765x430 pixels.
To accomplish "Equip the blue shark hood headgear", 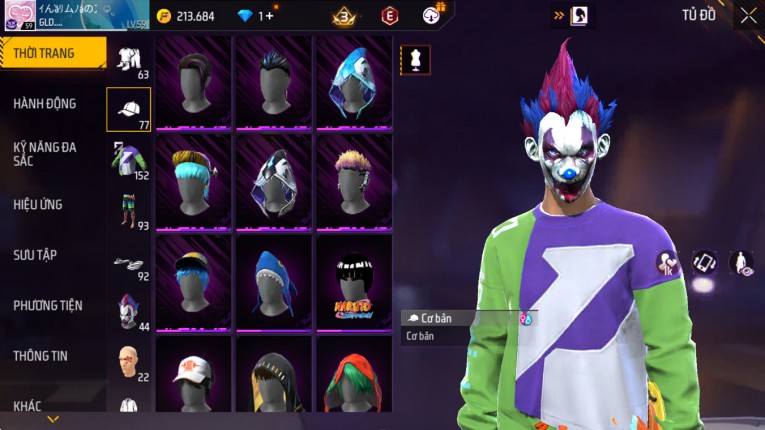I will 274,281.
